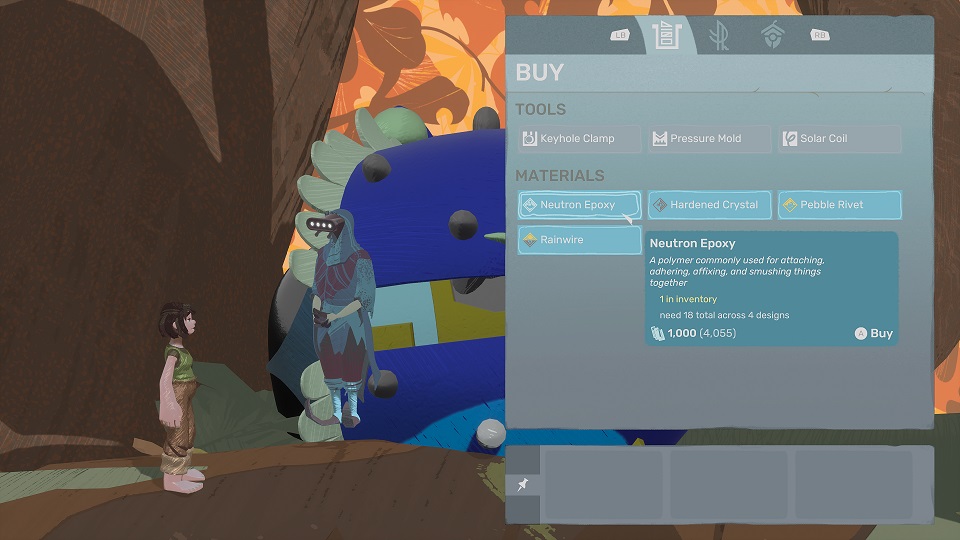The image size is (960, 540).
Task: Open the branching plant symbol tab
Action: tap(718, 36)
